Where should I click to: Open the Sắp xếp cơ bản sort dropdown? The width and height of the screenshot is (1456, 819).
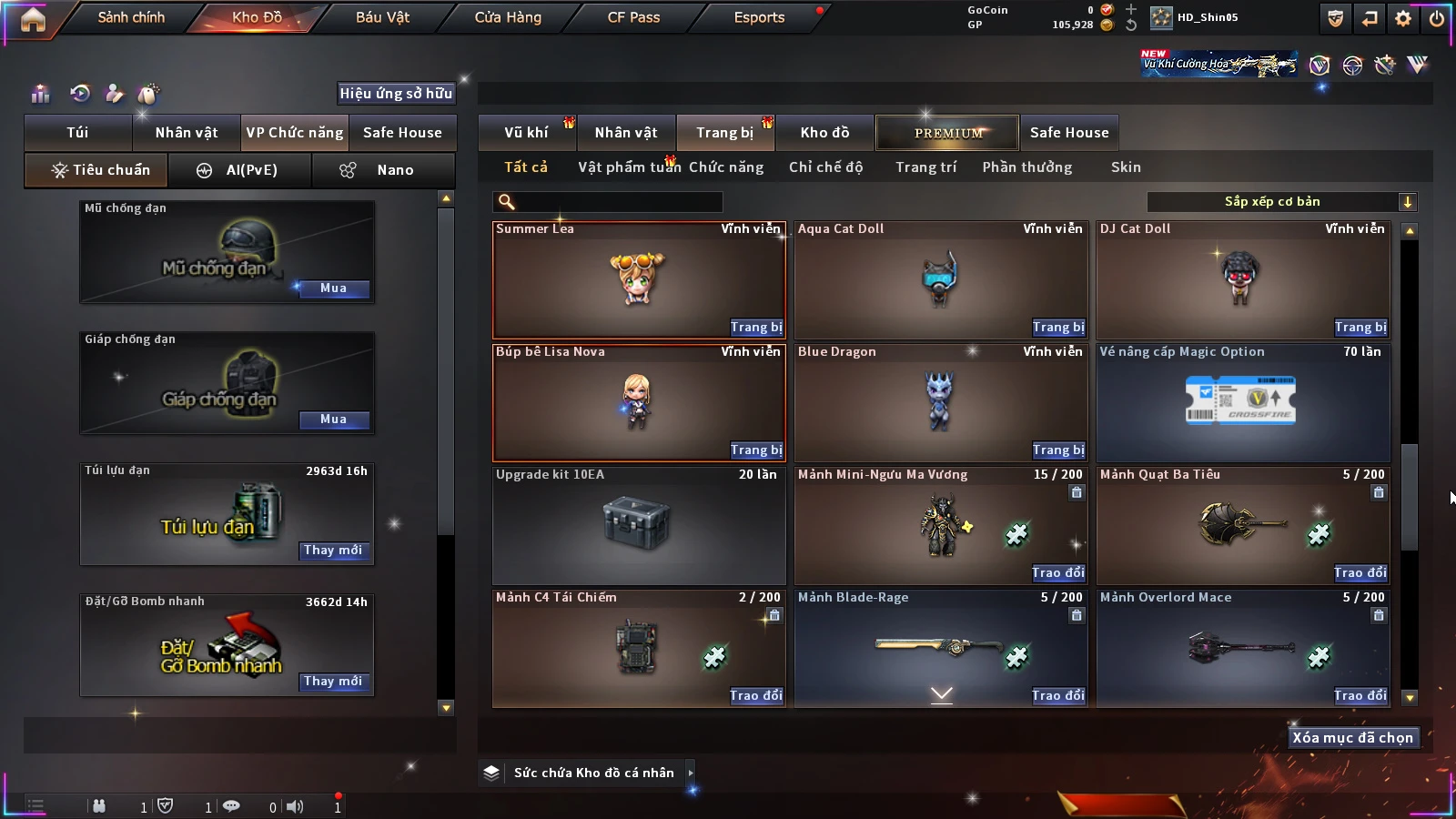(1281, 202)
